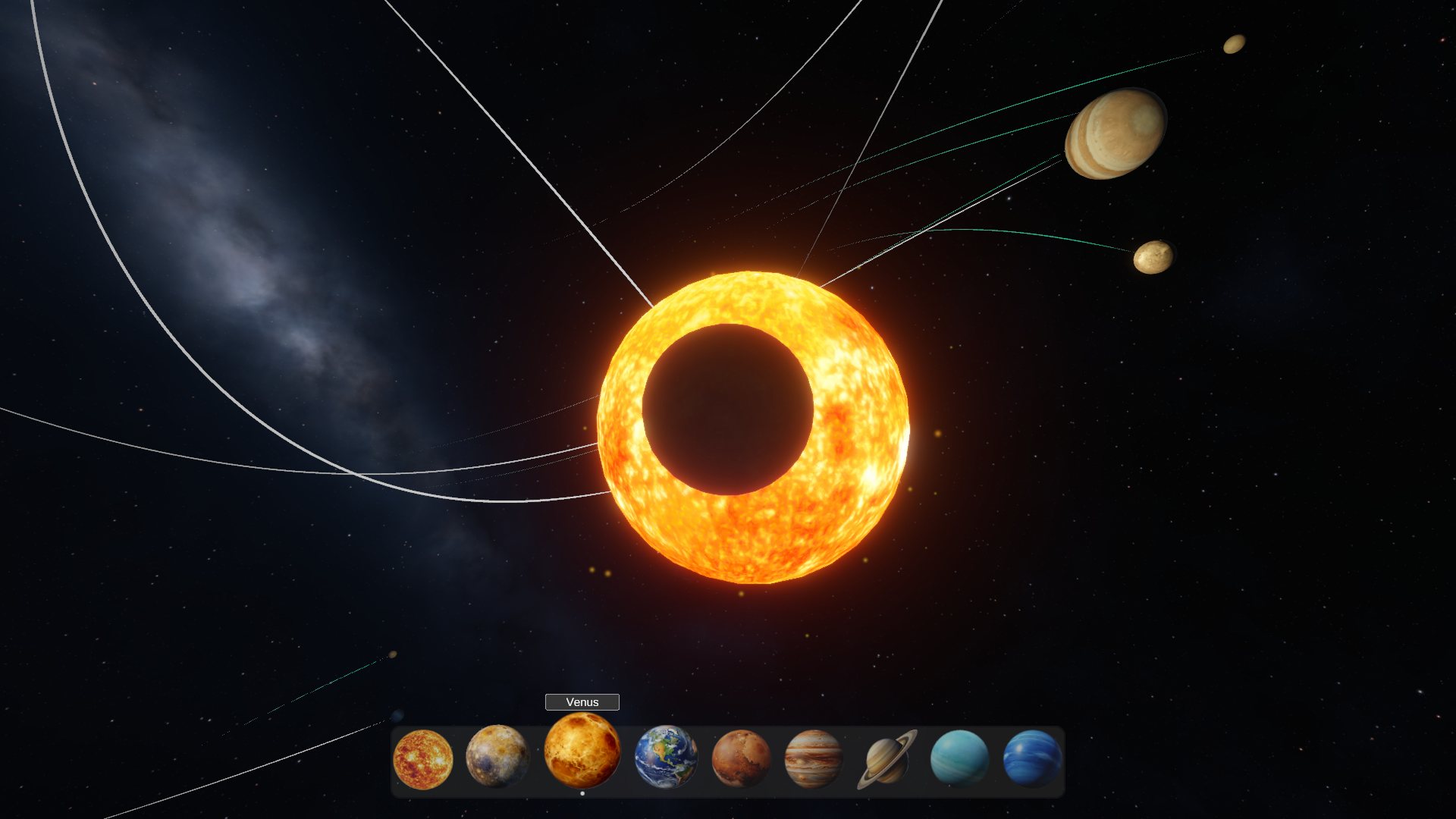The width and height of the screenshot is (1456, 819).
Task: Focus on ringed Saturn icon
Action: [x=886, y=759]
